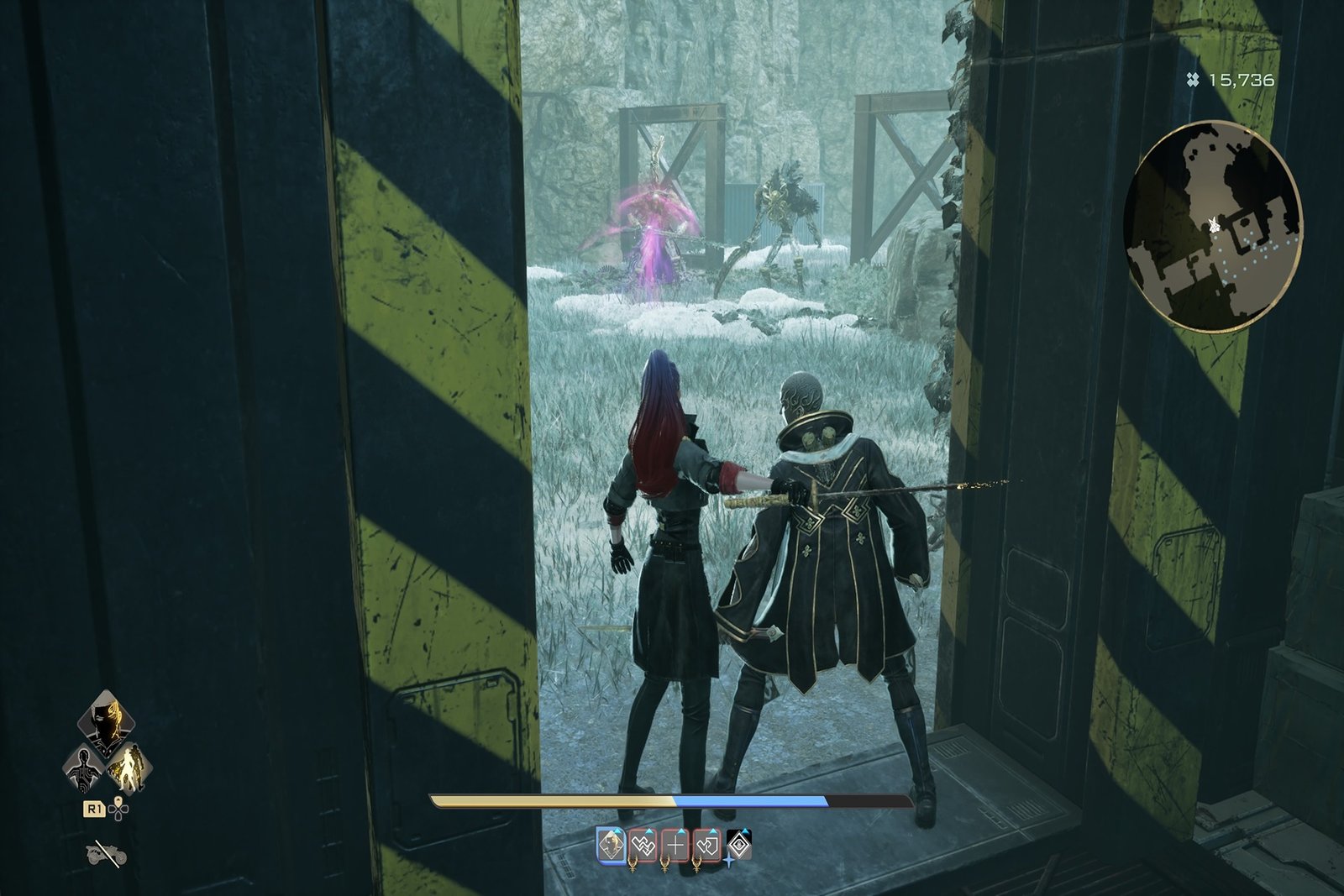
Task: Select the gold-haired character portrait diamond
Action: pyautogui.click(x=108, y=722)
